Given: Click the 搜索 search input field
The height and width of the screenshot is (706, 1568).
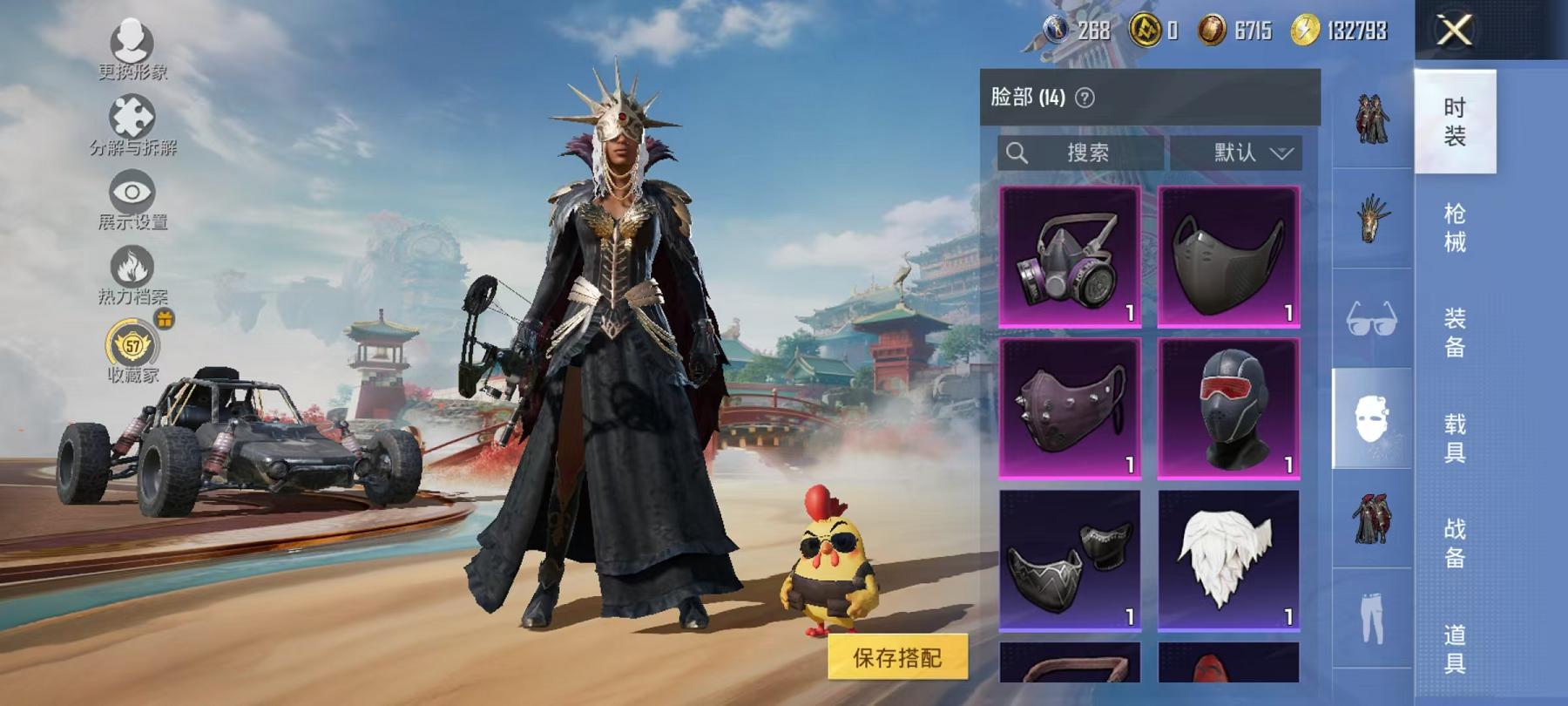Looking at the screenshot, I should pos(1080,153).
